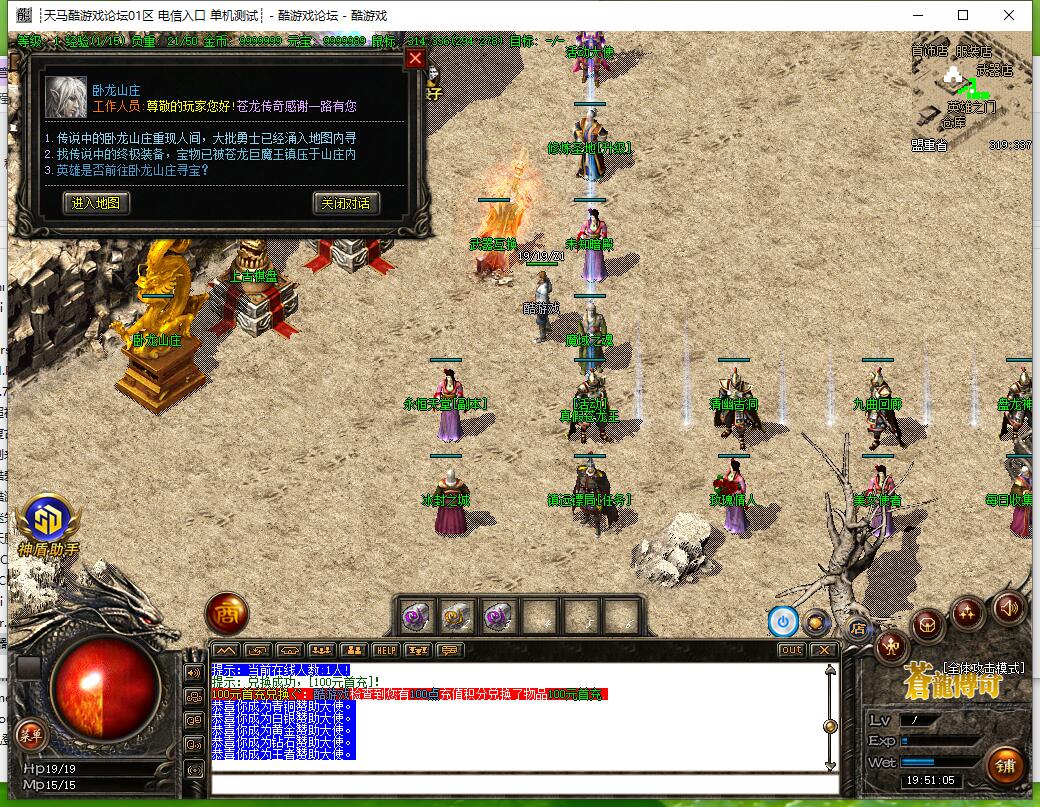The width and height of the screenshot is (1040, 807).
Task: Use the first purple scroll hotbar item
Action: point(416,617)
